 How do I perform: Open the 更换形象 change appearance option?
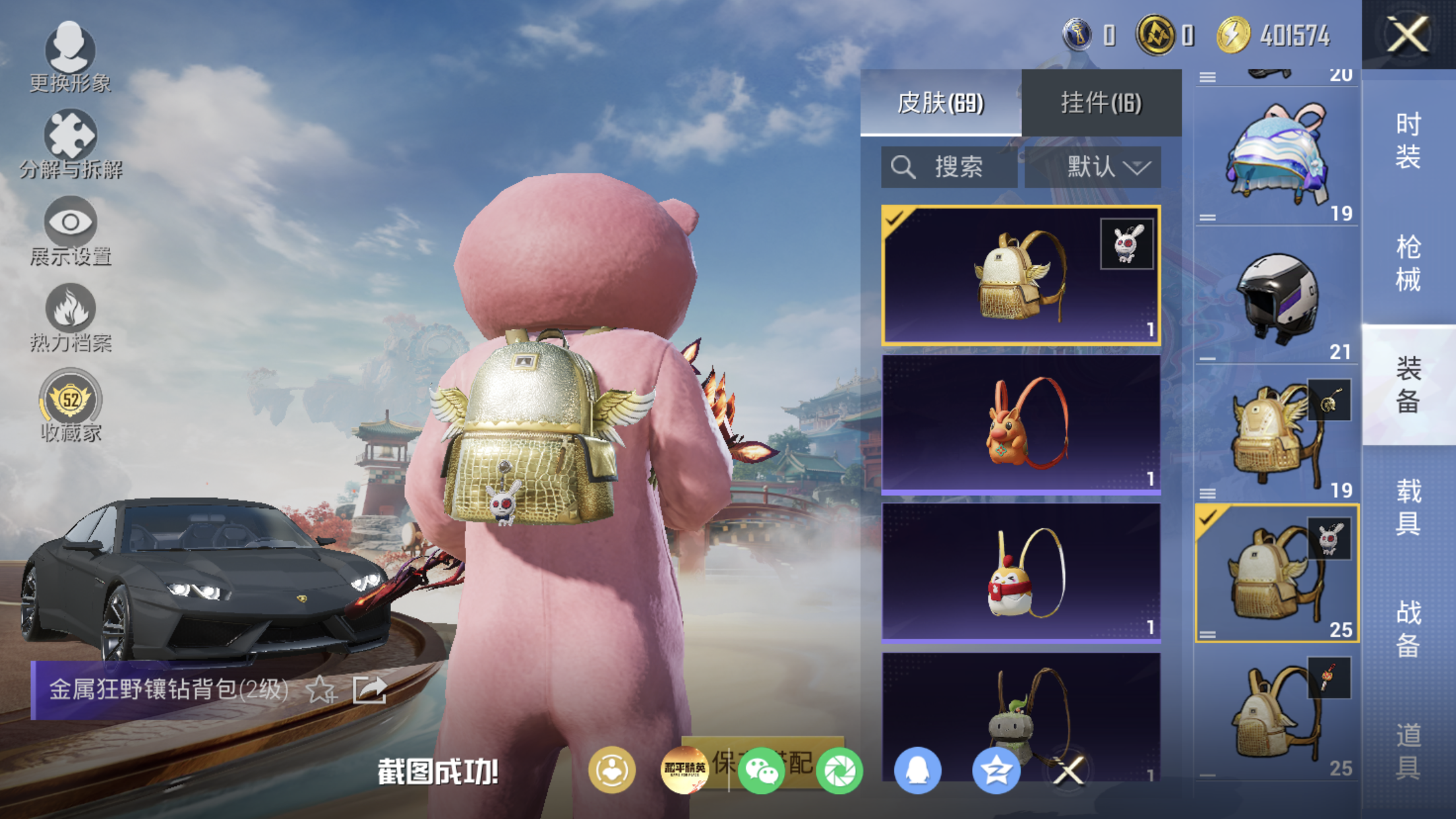tap(70, 56)
